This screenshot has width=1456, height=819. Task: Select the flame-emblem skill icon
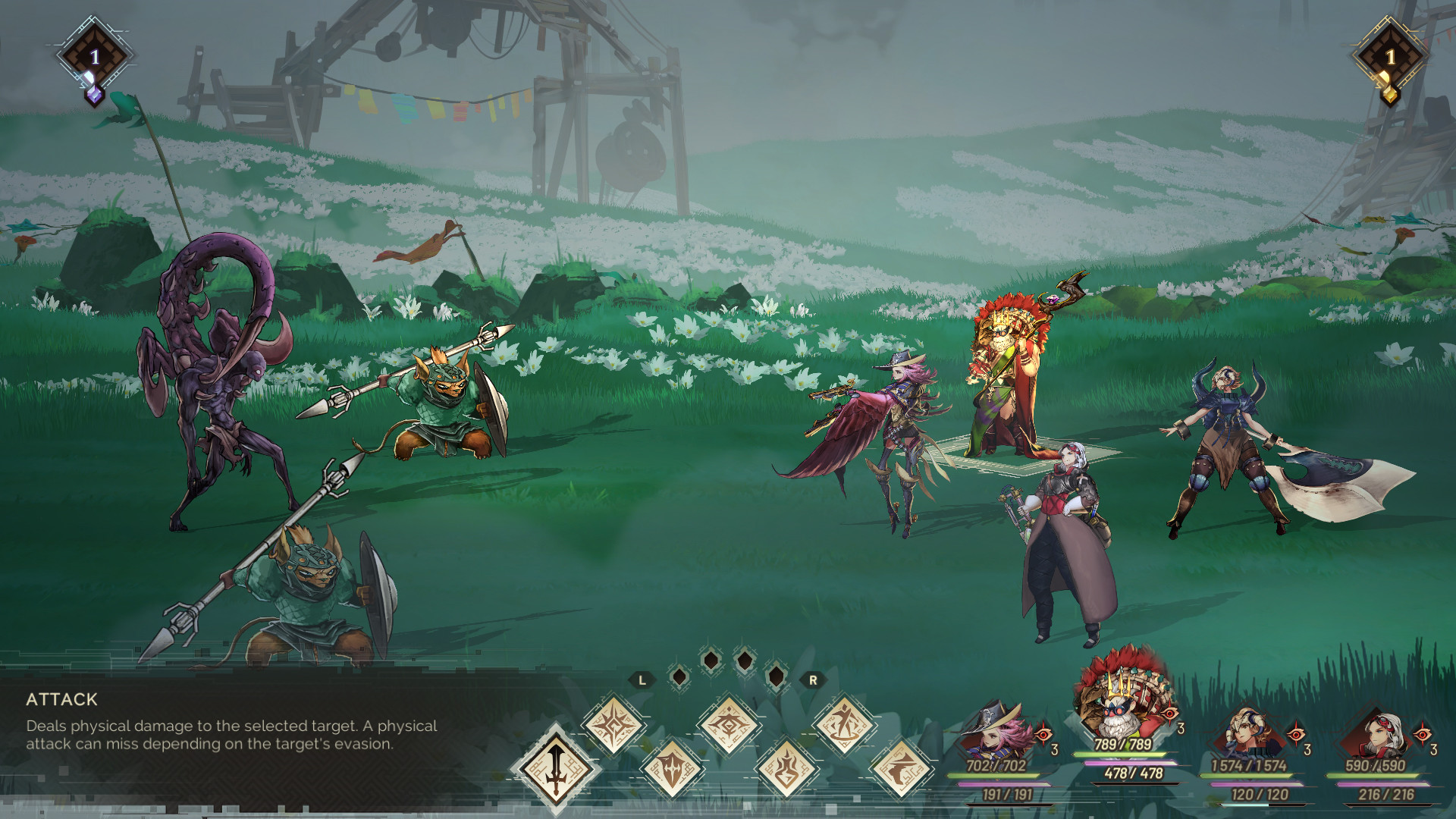tap(788, 770)
